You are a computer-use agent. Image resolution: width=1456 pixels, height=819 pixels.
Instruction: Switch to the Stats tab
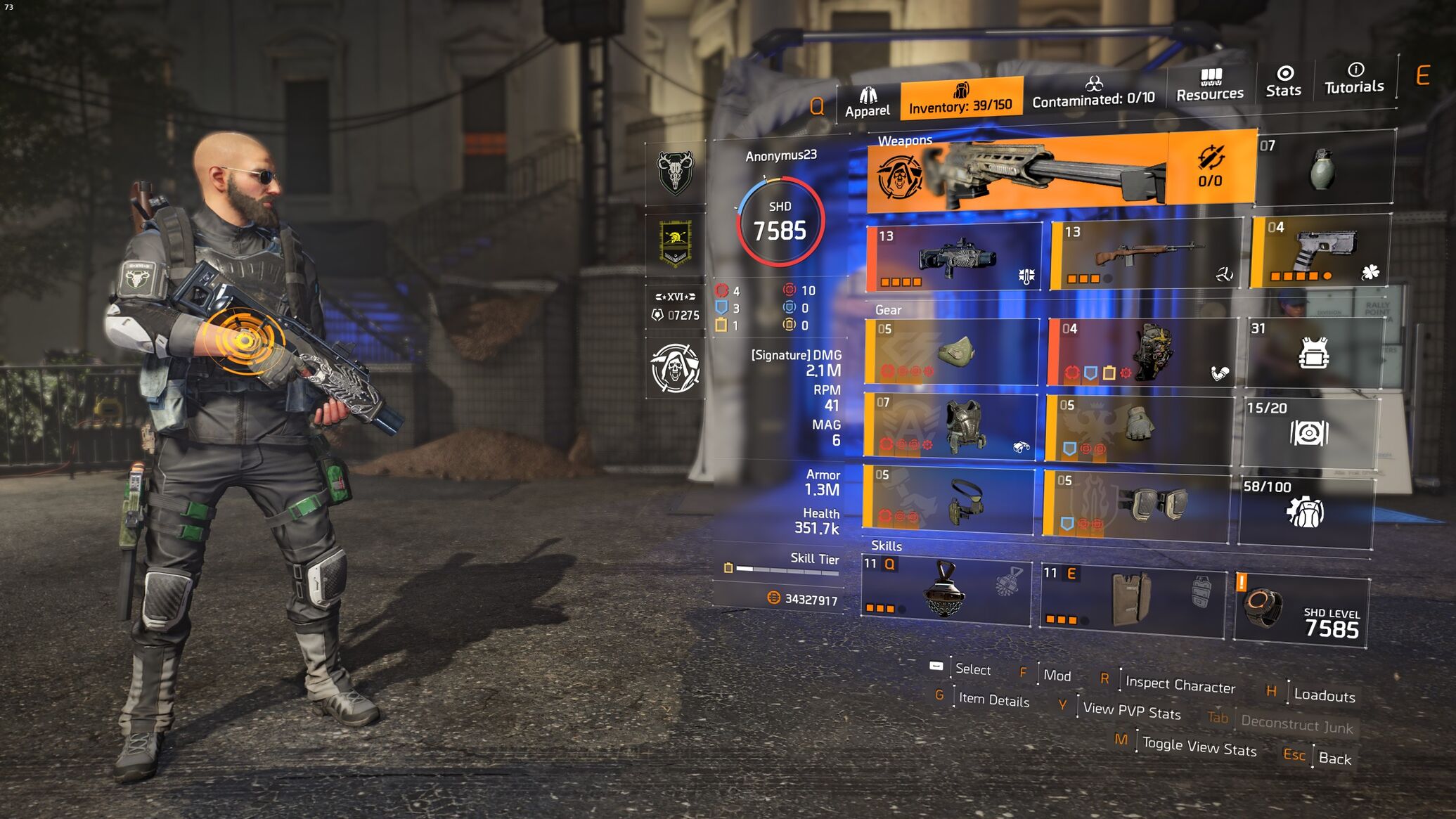(1284, 82)
